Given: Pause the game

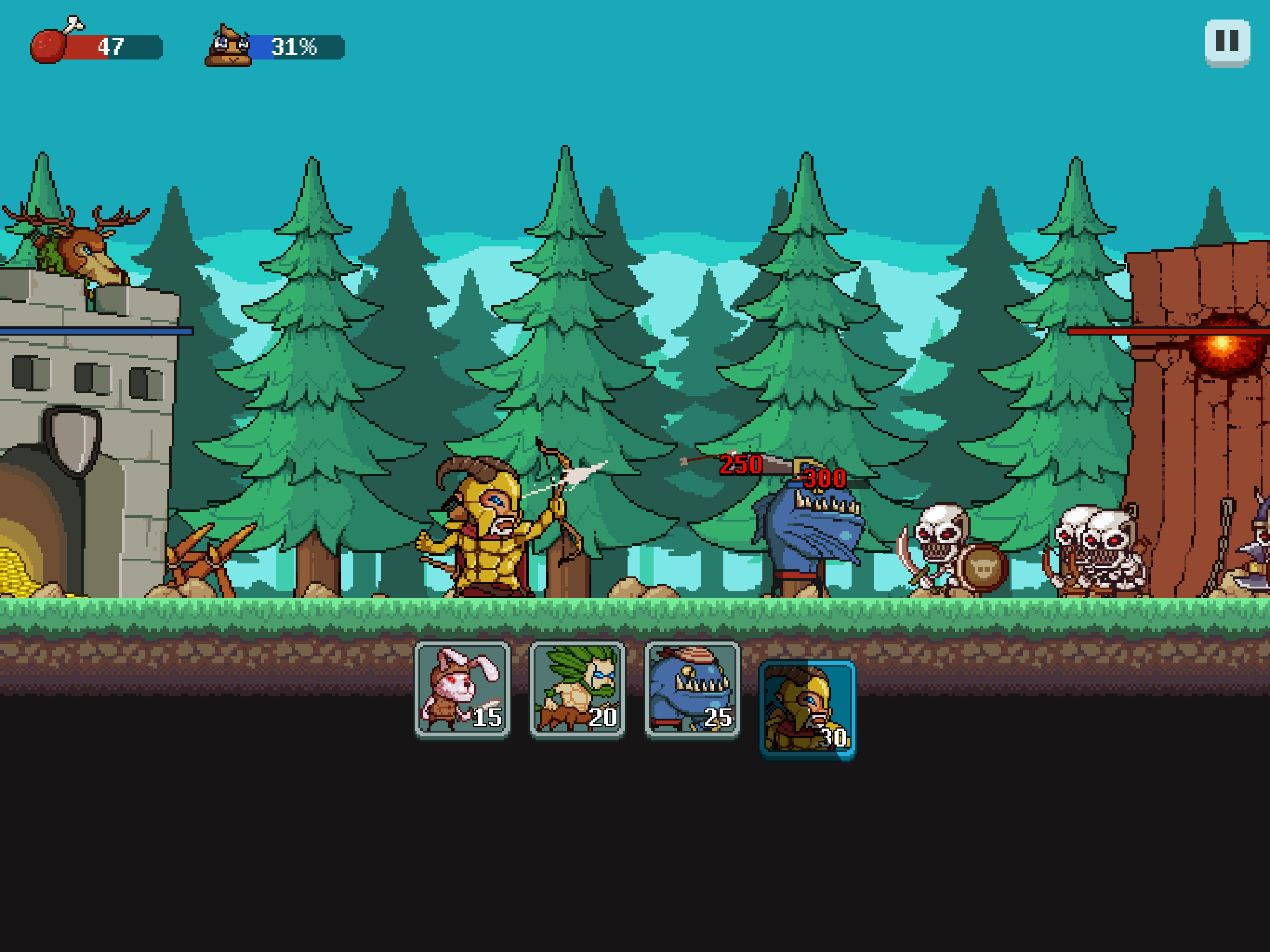Looking at the screenshot, I should tap(1226, 42).
